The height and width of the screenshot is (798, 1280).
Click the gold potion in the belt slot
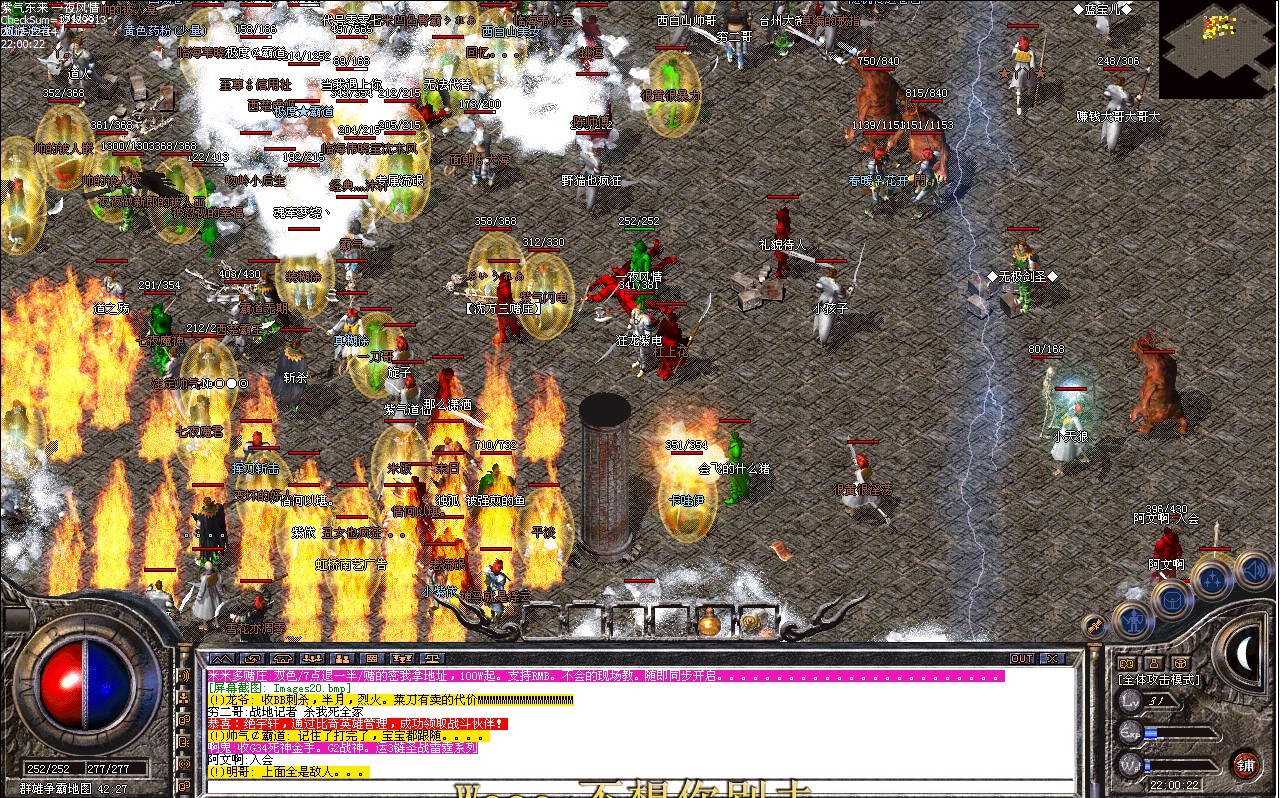[x=710, y=621]
